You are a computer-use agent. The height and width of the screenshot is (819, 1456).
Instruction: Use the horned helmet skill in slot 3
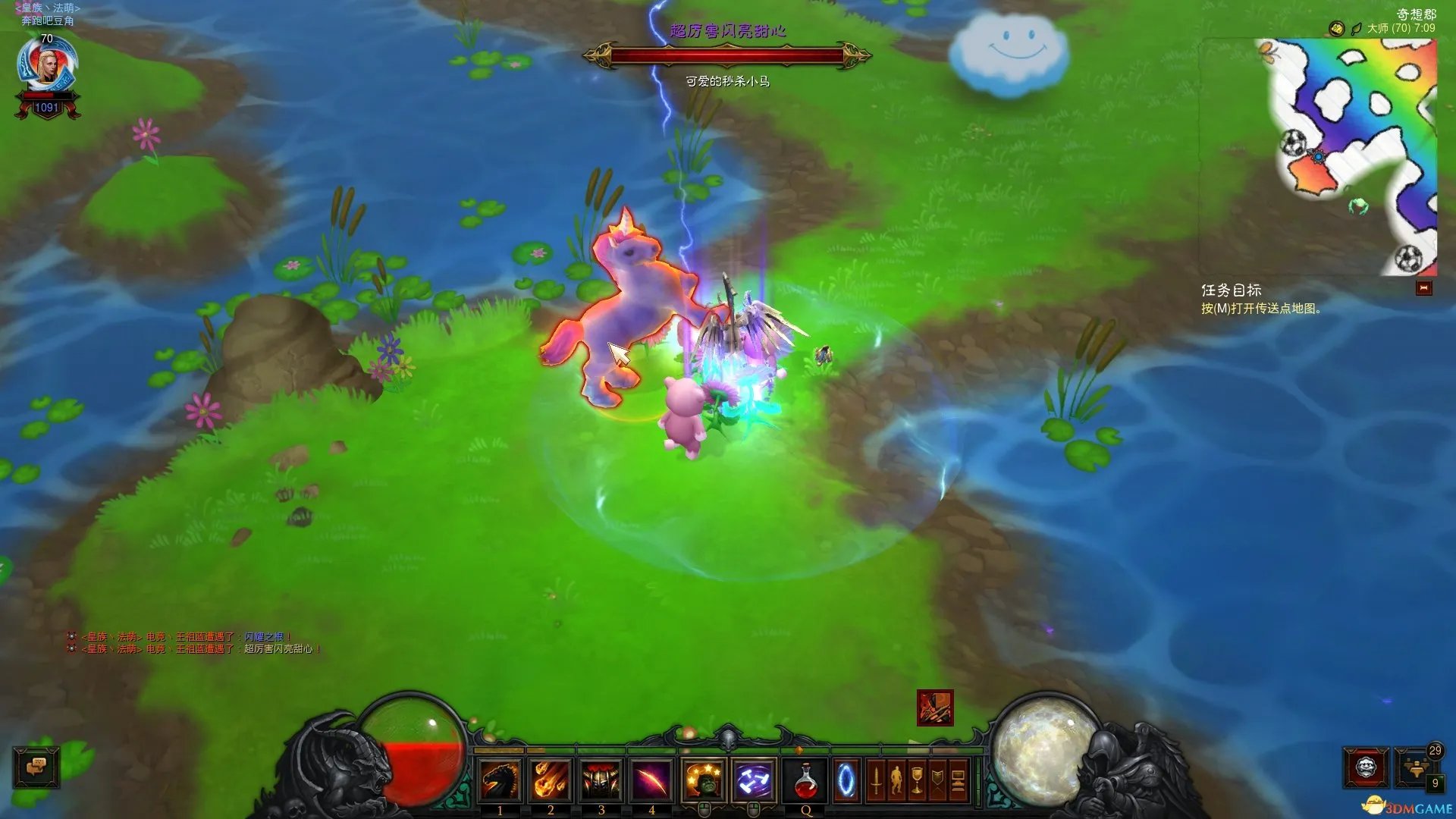click(601, 780)
